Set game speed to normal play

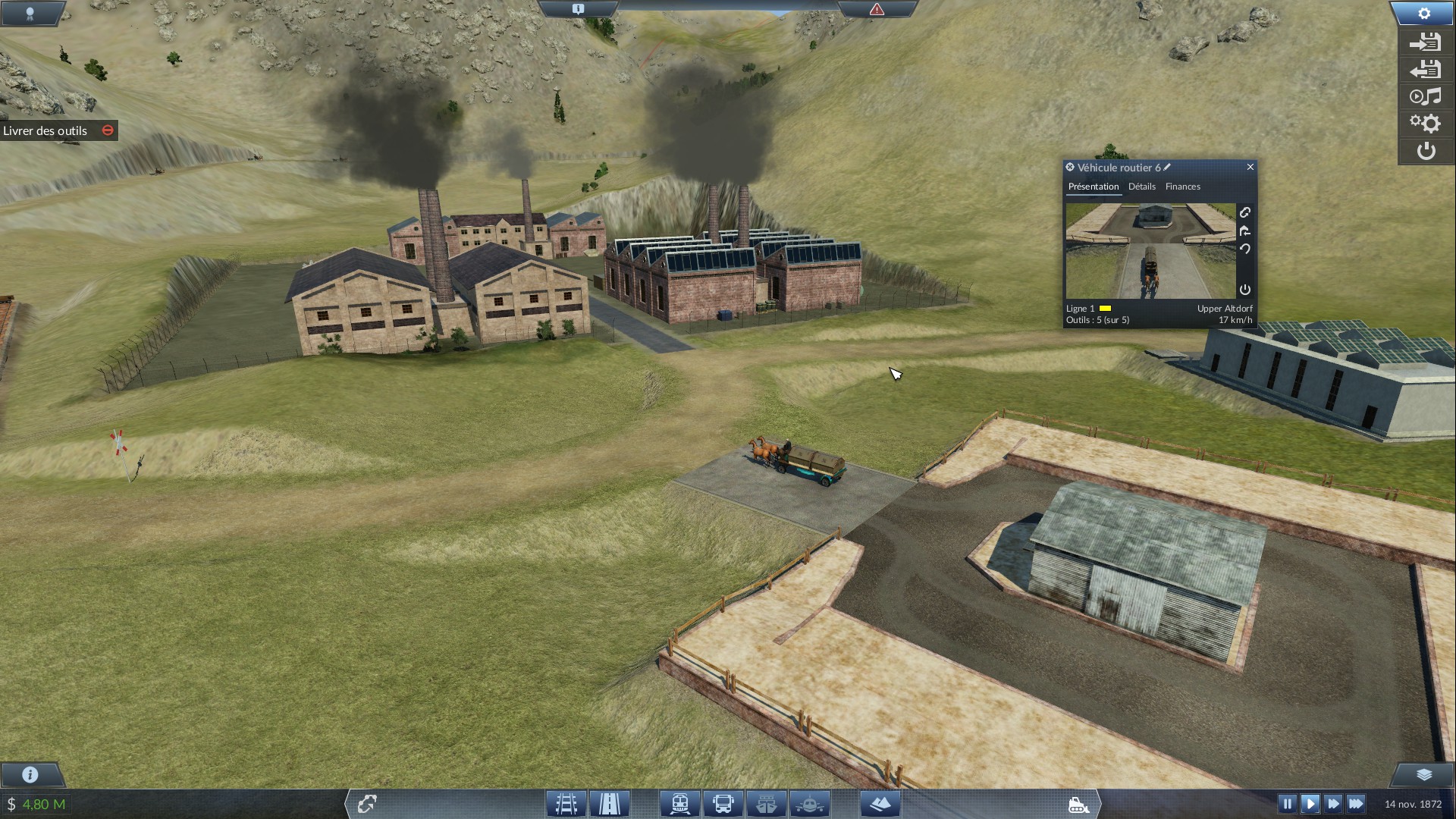1310,803
